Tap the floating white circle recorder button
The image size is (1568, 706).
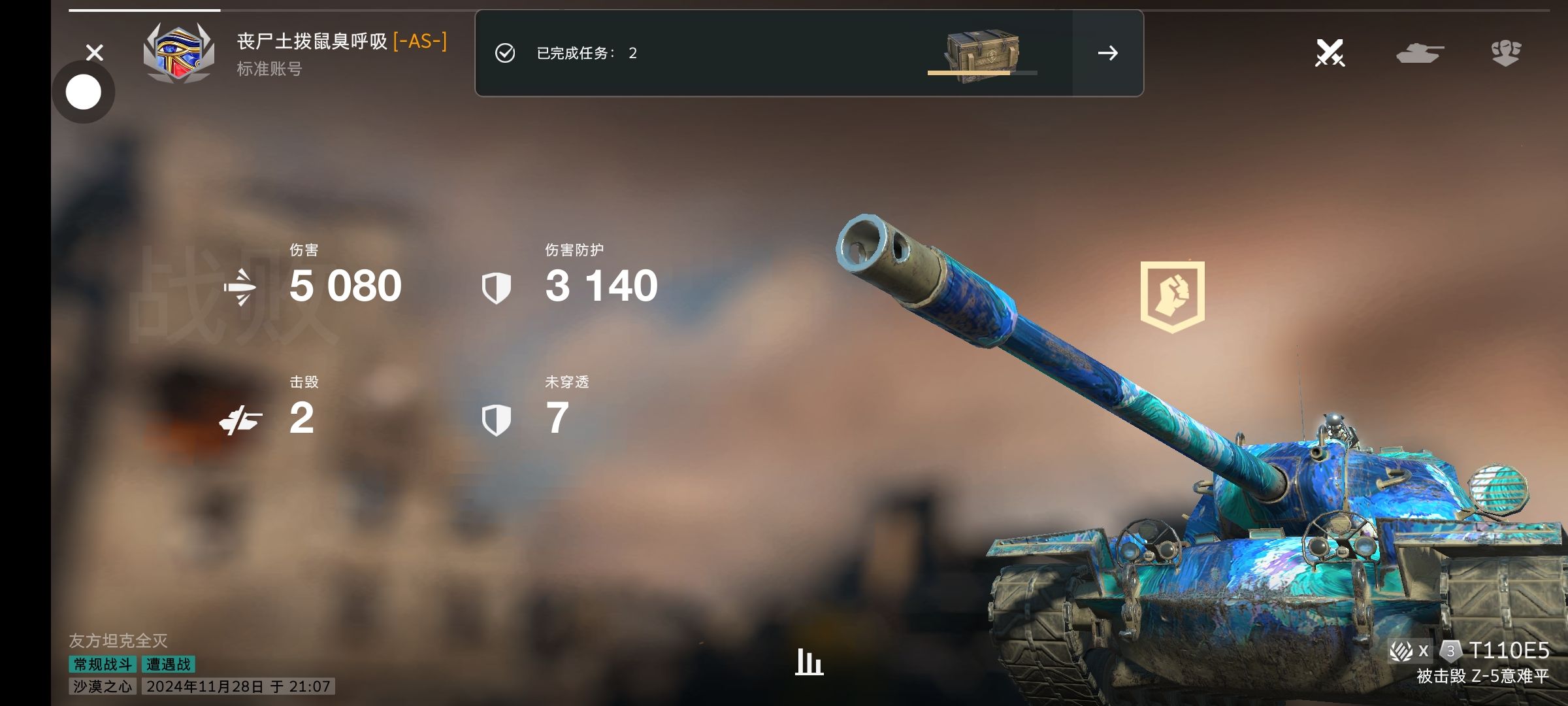click(x=84, y=92)
